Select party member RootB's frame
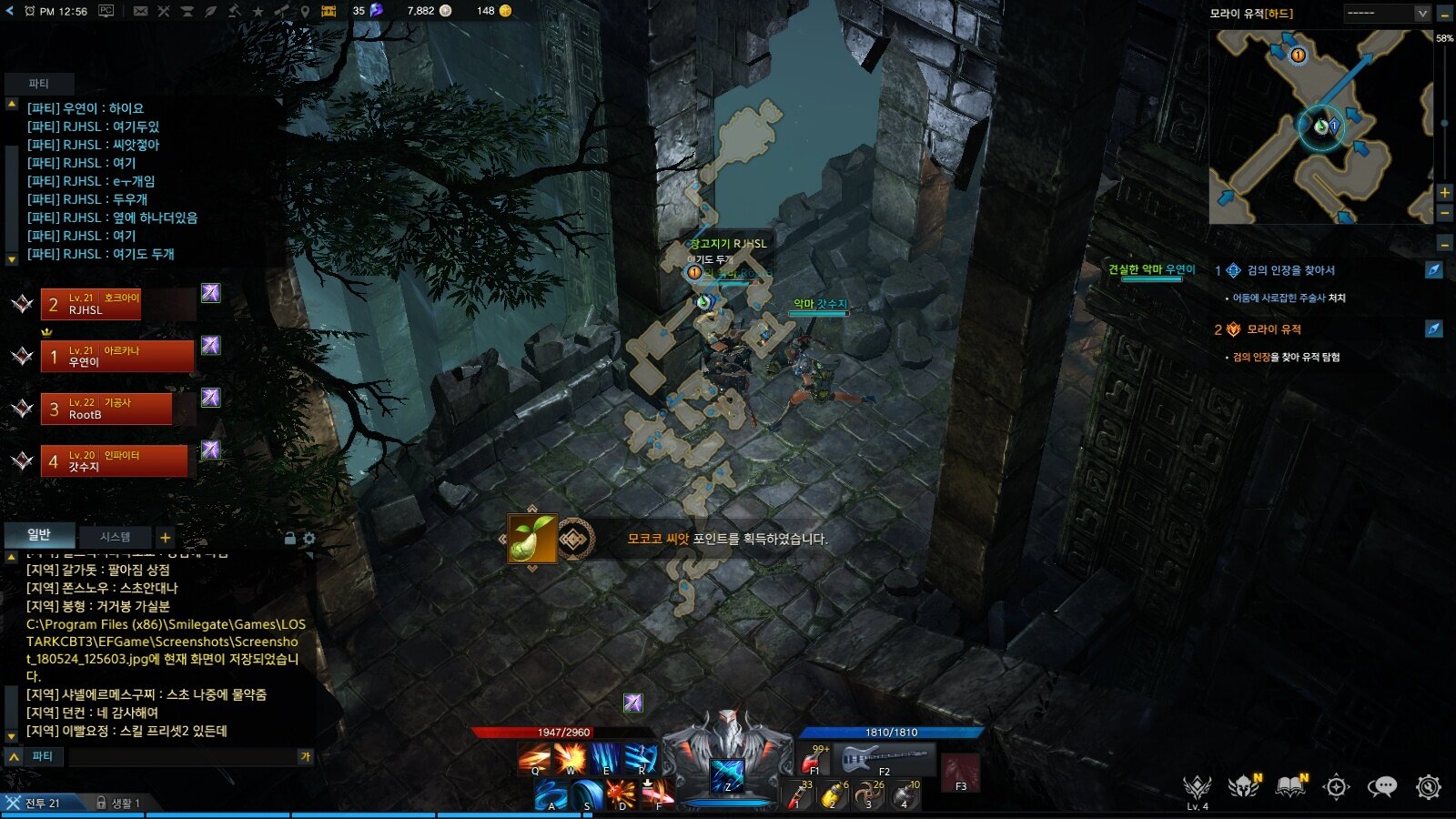This screenshot has width=1456, height=819. 106,409
